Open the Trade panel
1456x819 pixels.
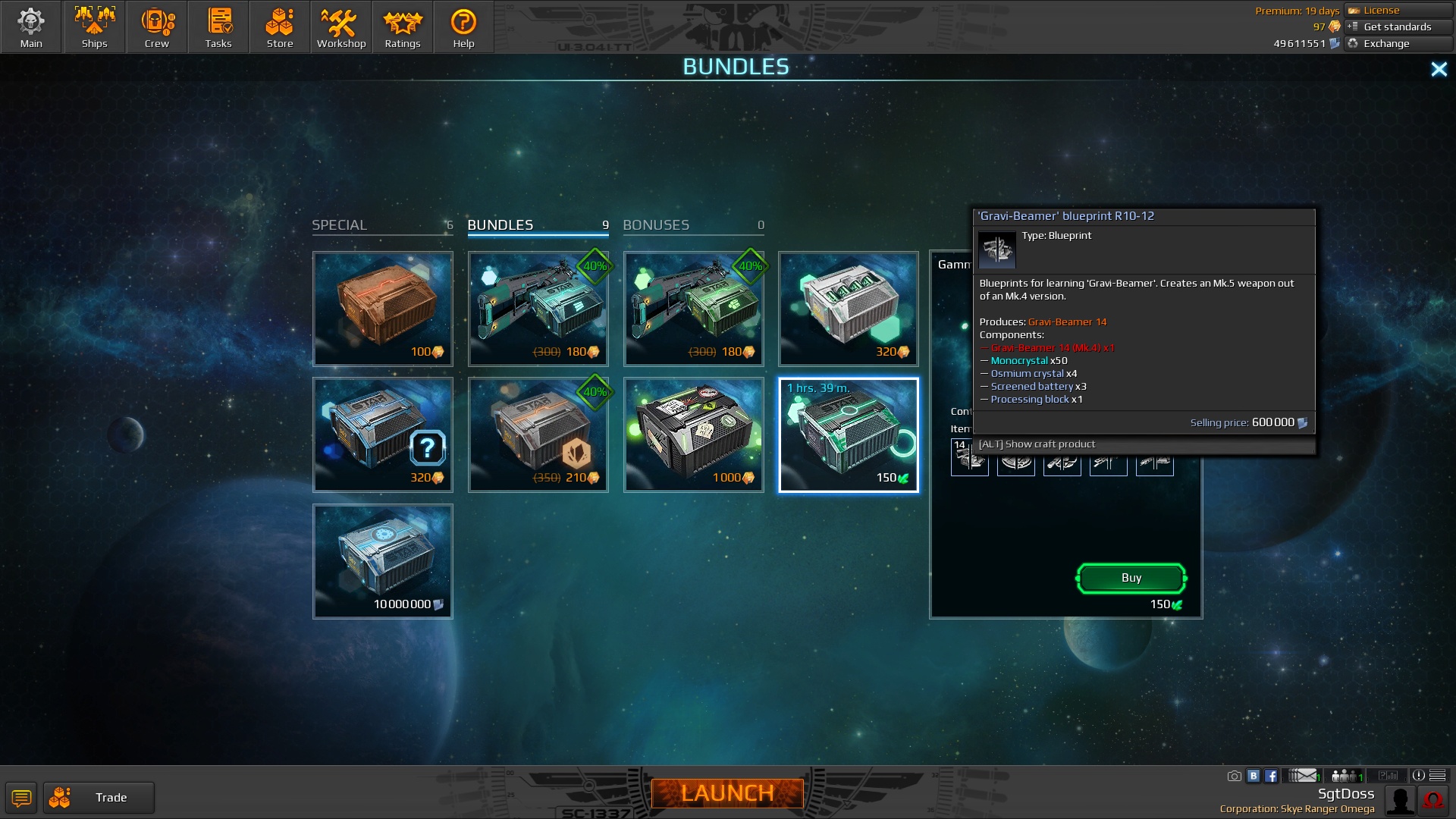pyautogui.click(x=99, y=798)
